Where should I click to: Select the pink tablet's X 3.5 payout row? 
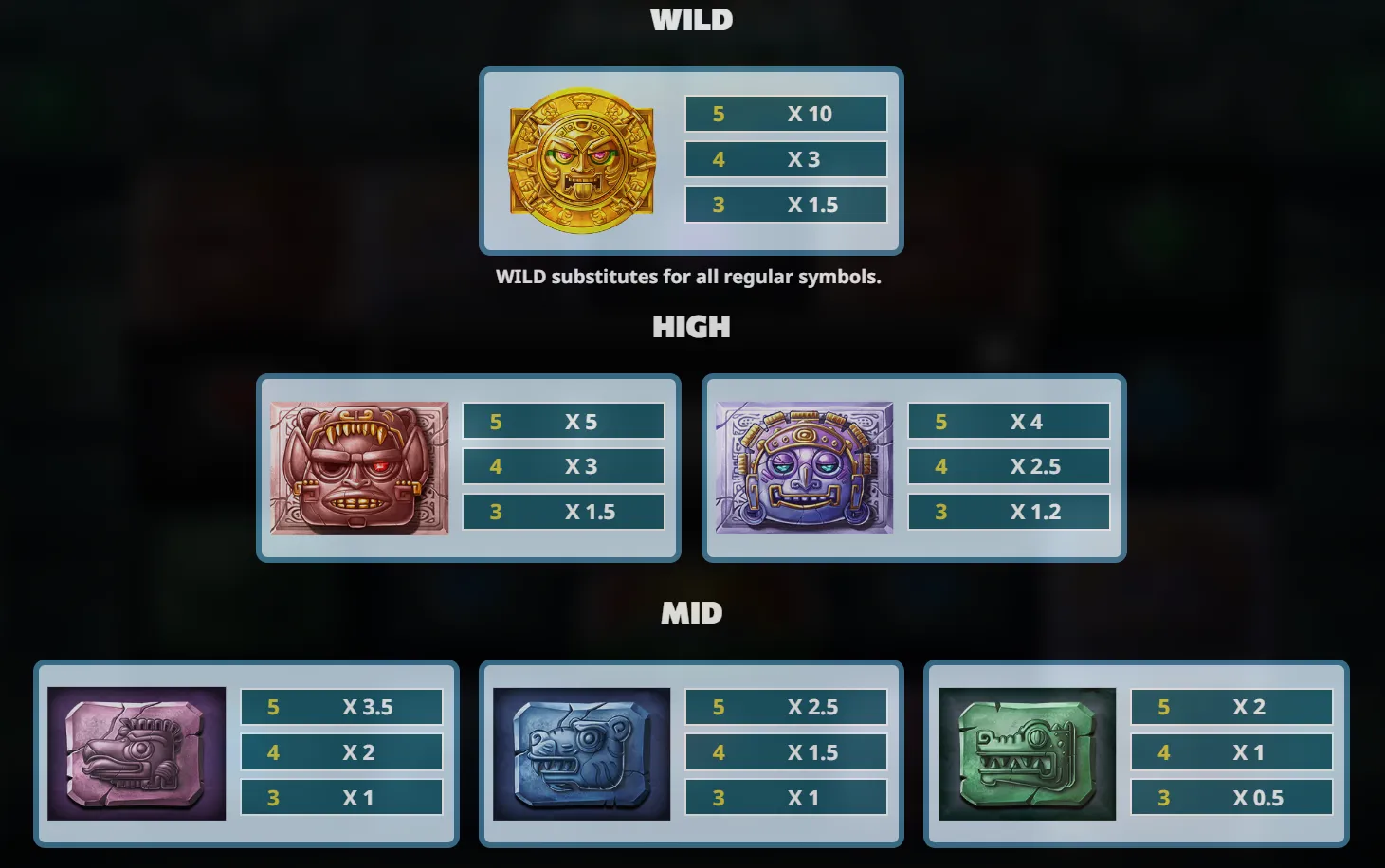pyautogui.click(x=341, y=707)
